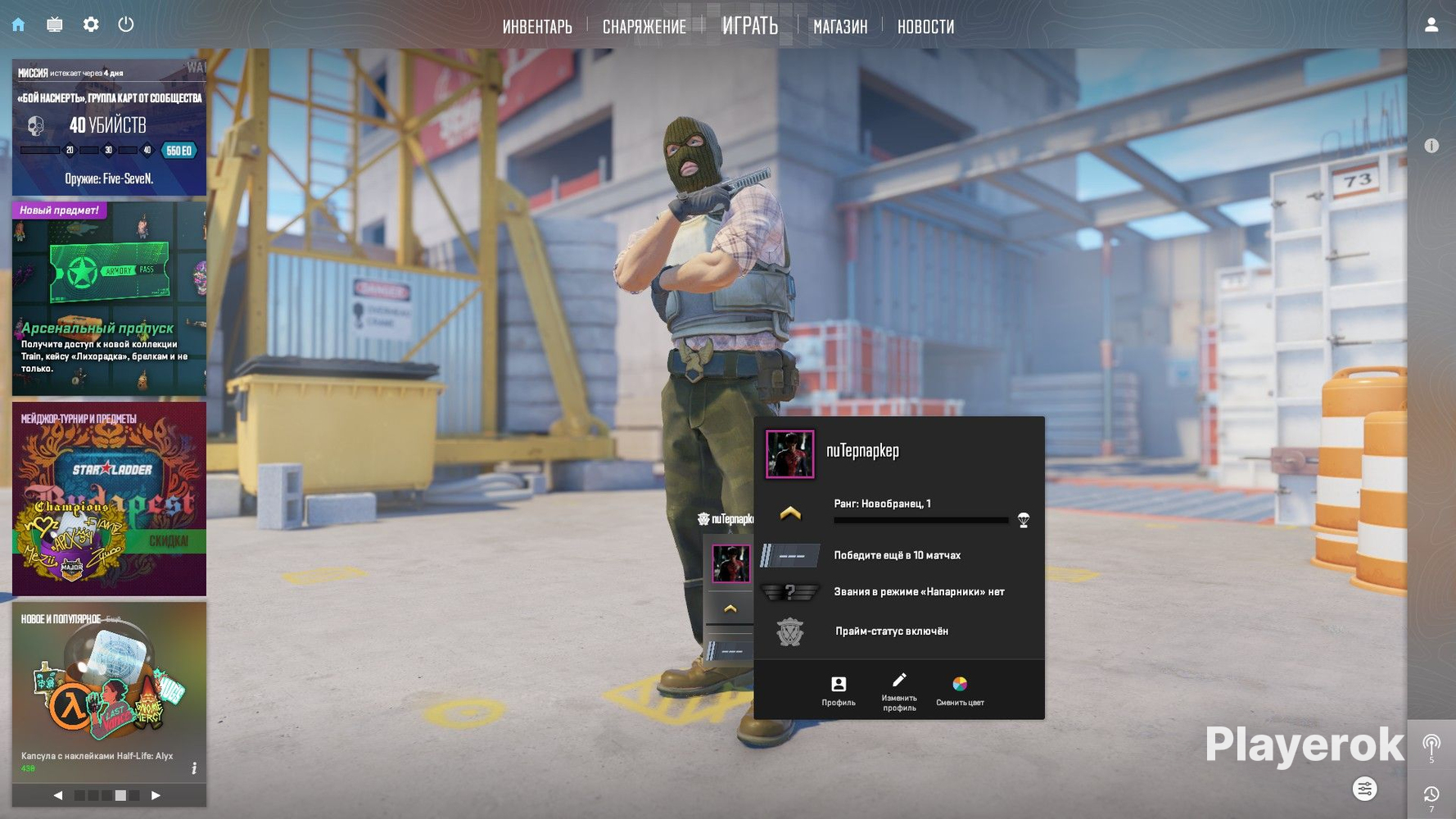Go to next featured store item
This screenshot has height=819, width=1456.
tap(156, 795)
